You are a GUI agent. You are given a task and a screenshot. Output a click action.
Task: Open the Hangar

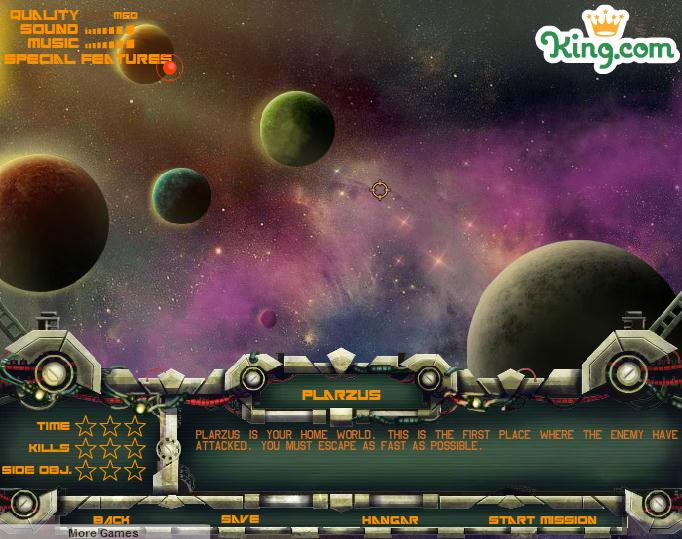pyautogui.click(x=390, y=520)
